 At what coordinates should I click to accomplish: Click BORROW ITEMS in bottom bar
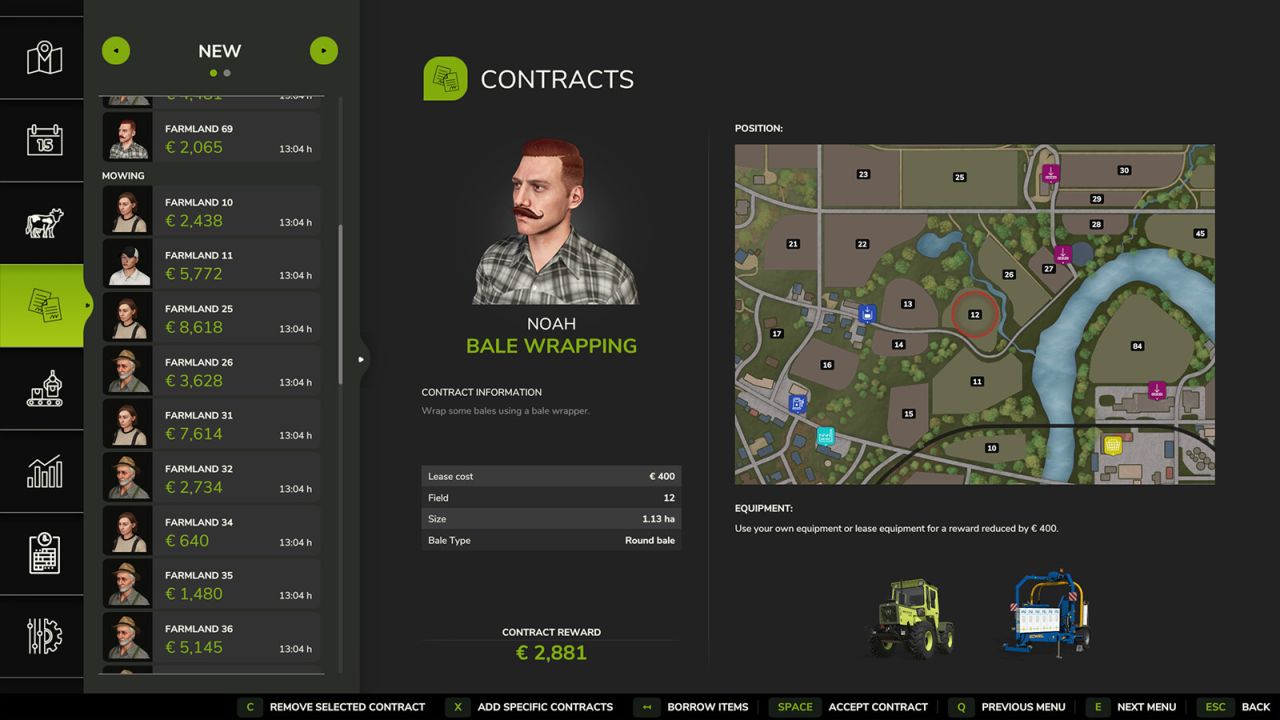(706, 707)
